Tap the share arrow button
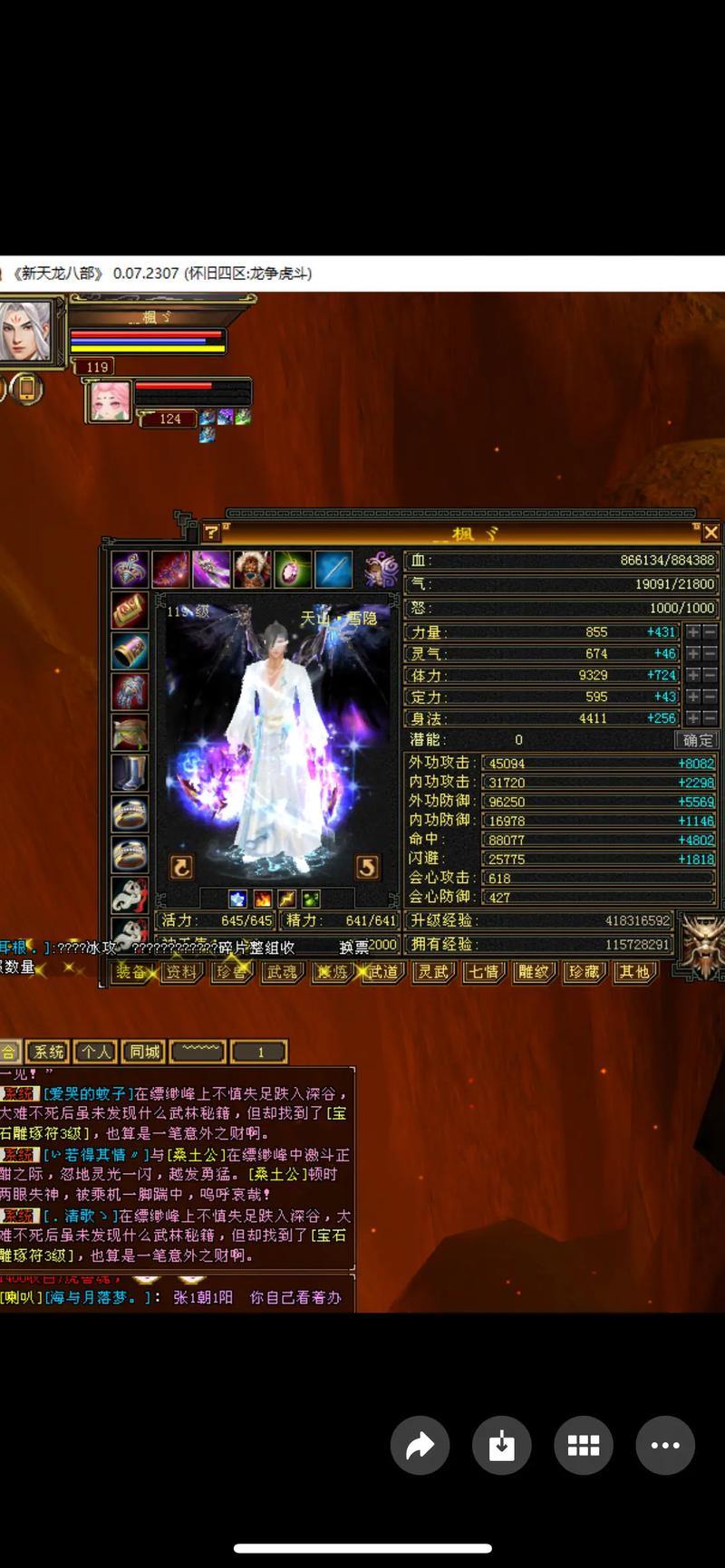Viewport: 725px width, 1568px height. 420,1445
